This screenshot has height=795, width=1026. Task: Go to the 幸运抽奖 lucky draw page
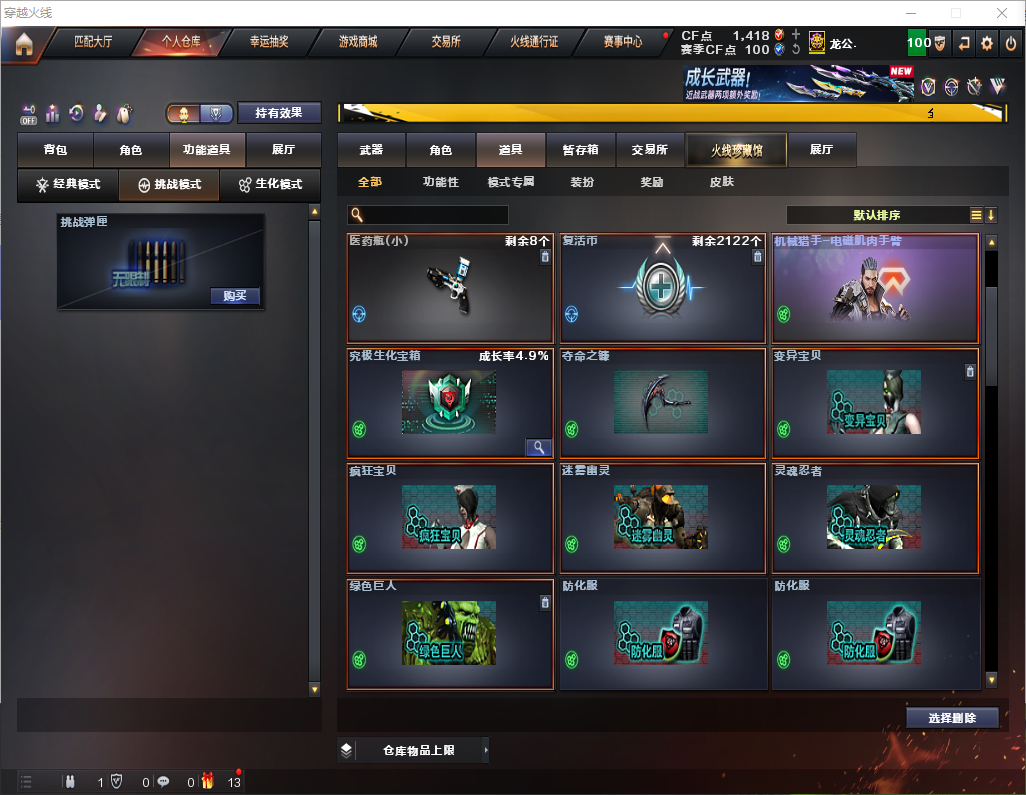268,43
